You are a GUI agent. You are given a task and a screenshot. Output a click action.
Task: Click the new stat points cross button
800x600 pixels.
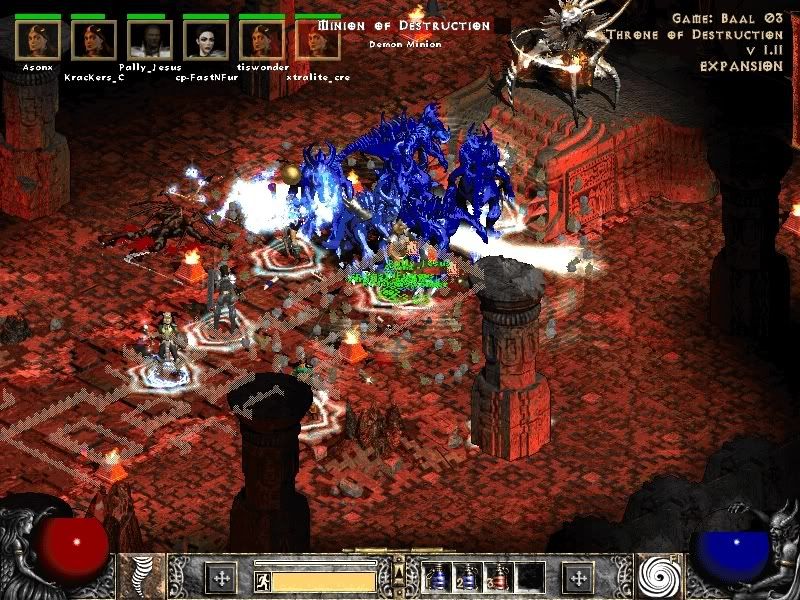click(x=221, y=577)
